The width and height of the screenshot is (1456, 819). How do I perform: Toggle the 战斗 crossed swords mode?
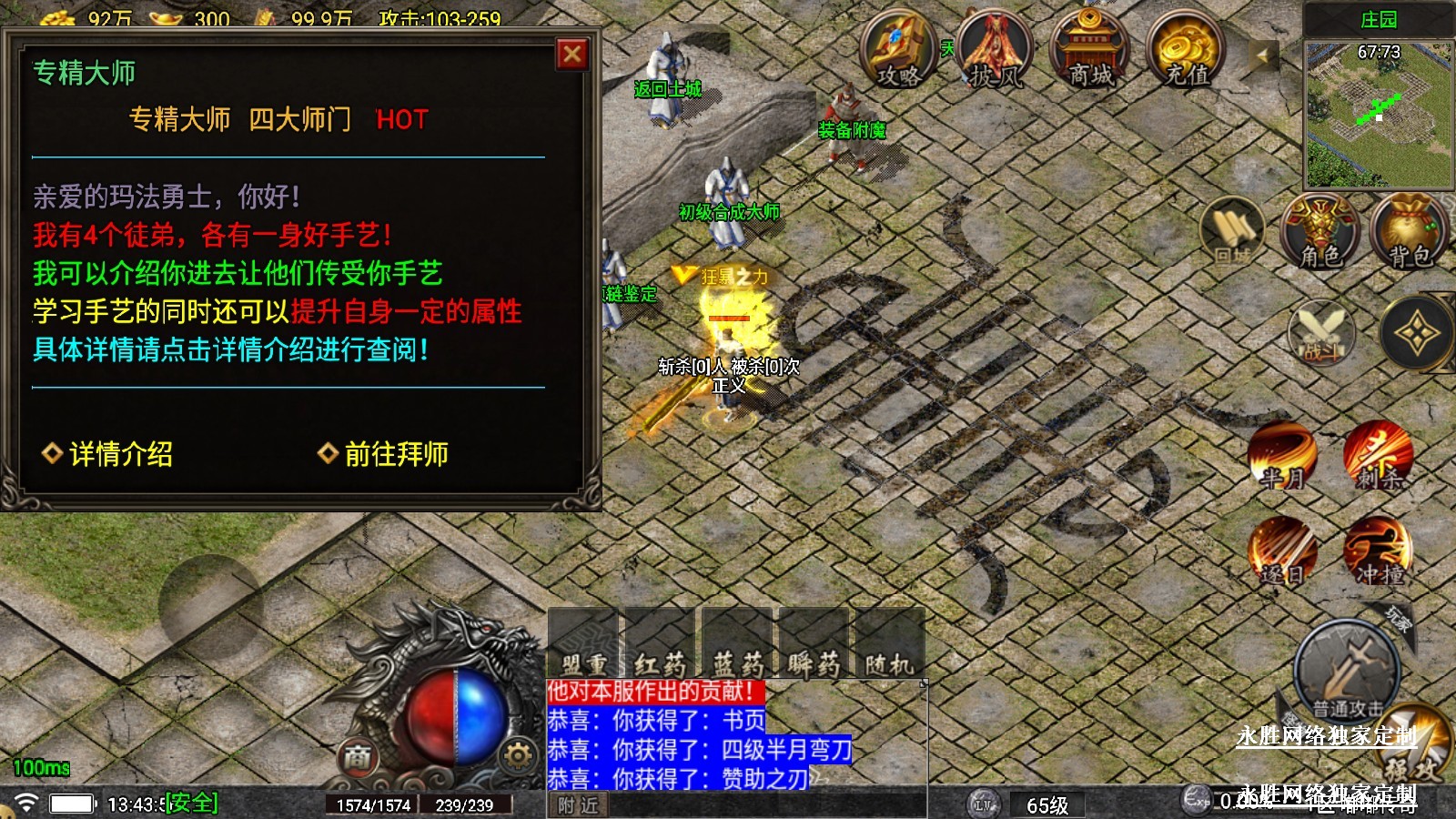click(x=1321, y=332)
